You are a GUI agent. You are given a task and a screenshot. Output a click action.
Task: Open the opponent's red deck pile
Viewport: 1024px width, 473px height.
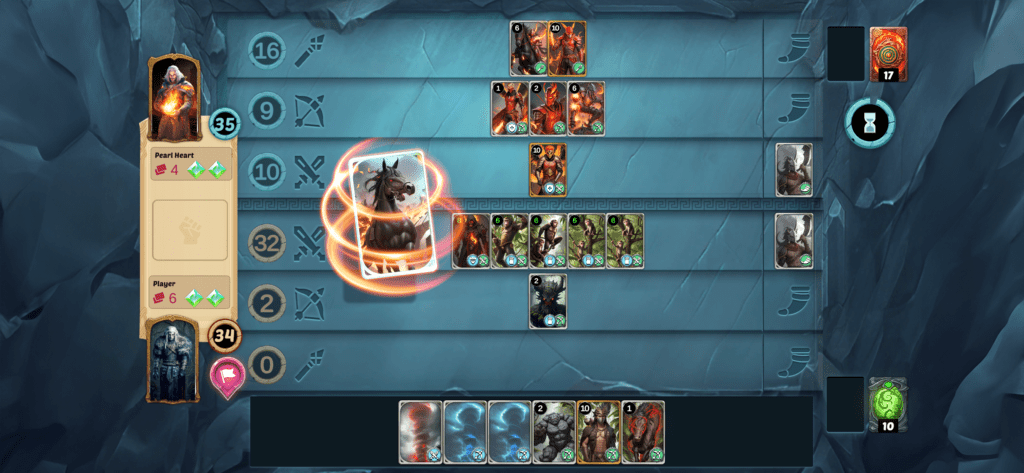click(888, 54)
